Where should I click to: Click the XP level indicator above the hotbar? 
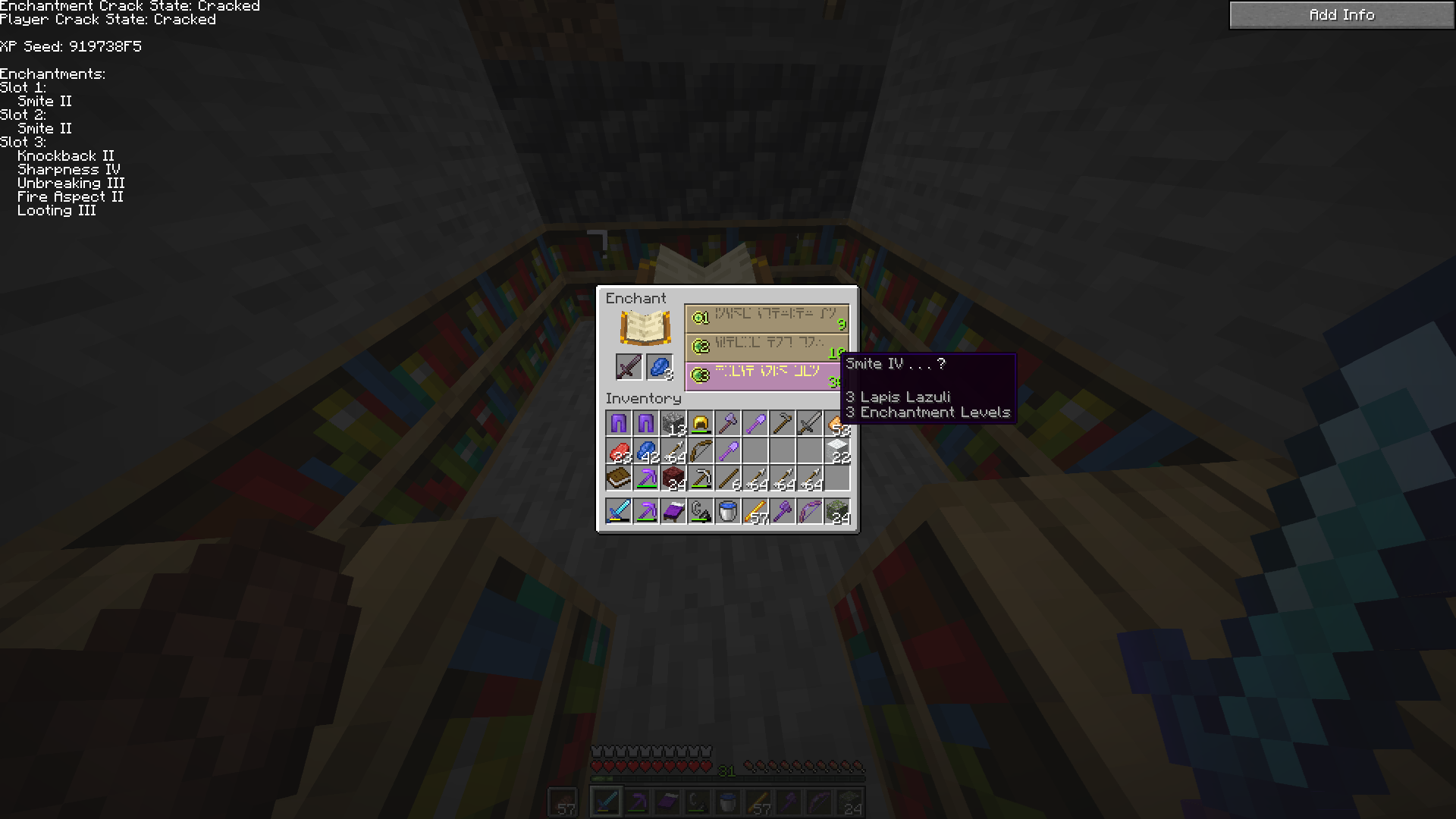[x=726, y=771]
